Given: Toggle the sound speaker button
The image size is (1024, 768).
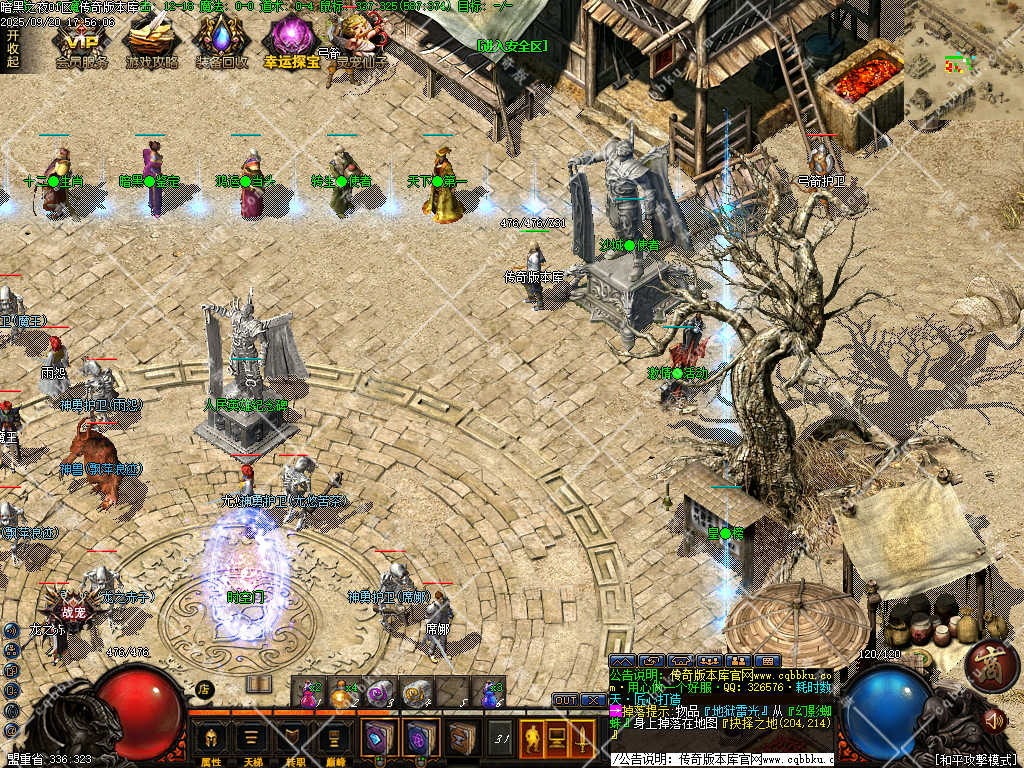Looking at the screenshot, I should pyautogui.click(x=994, y=718).
